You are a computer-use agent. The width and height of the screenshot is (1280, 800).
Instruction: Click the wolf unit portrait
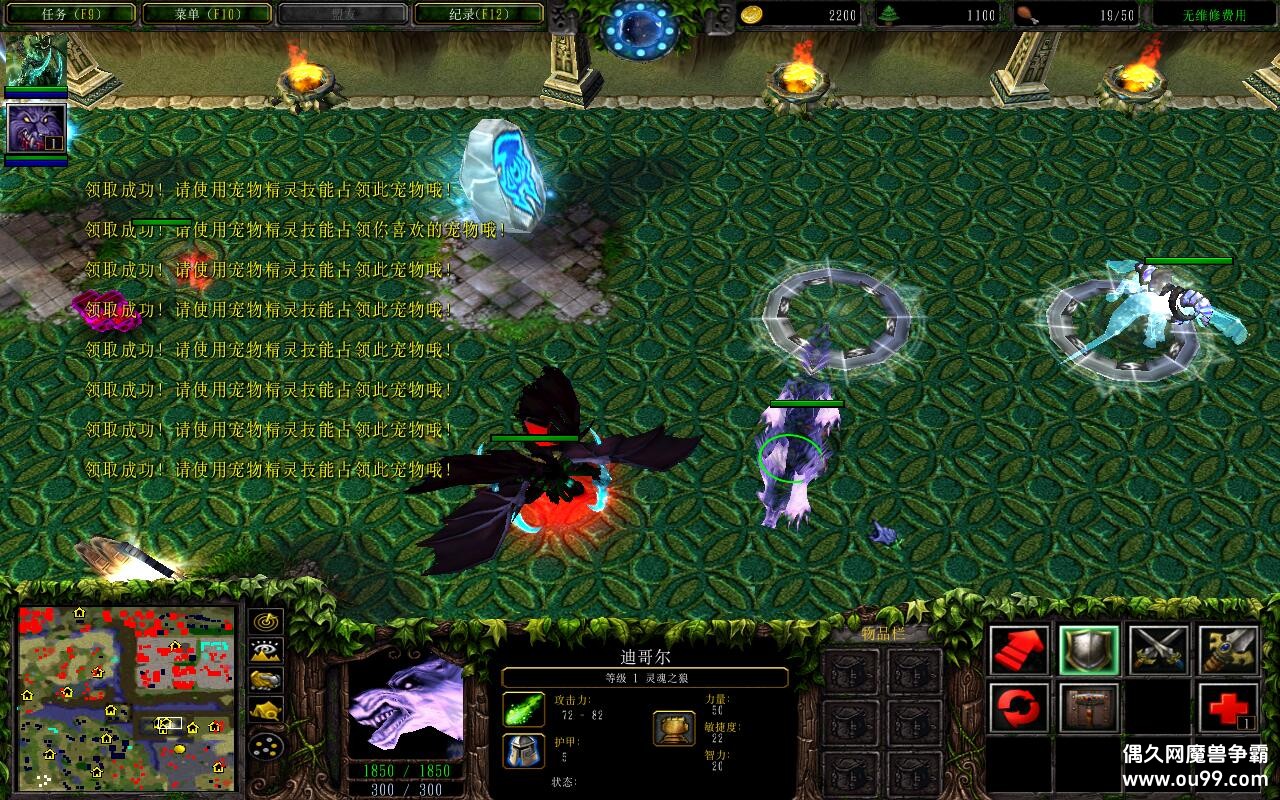click(405, 704)
